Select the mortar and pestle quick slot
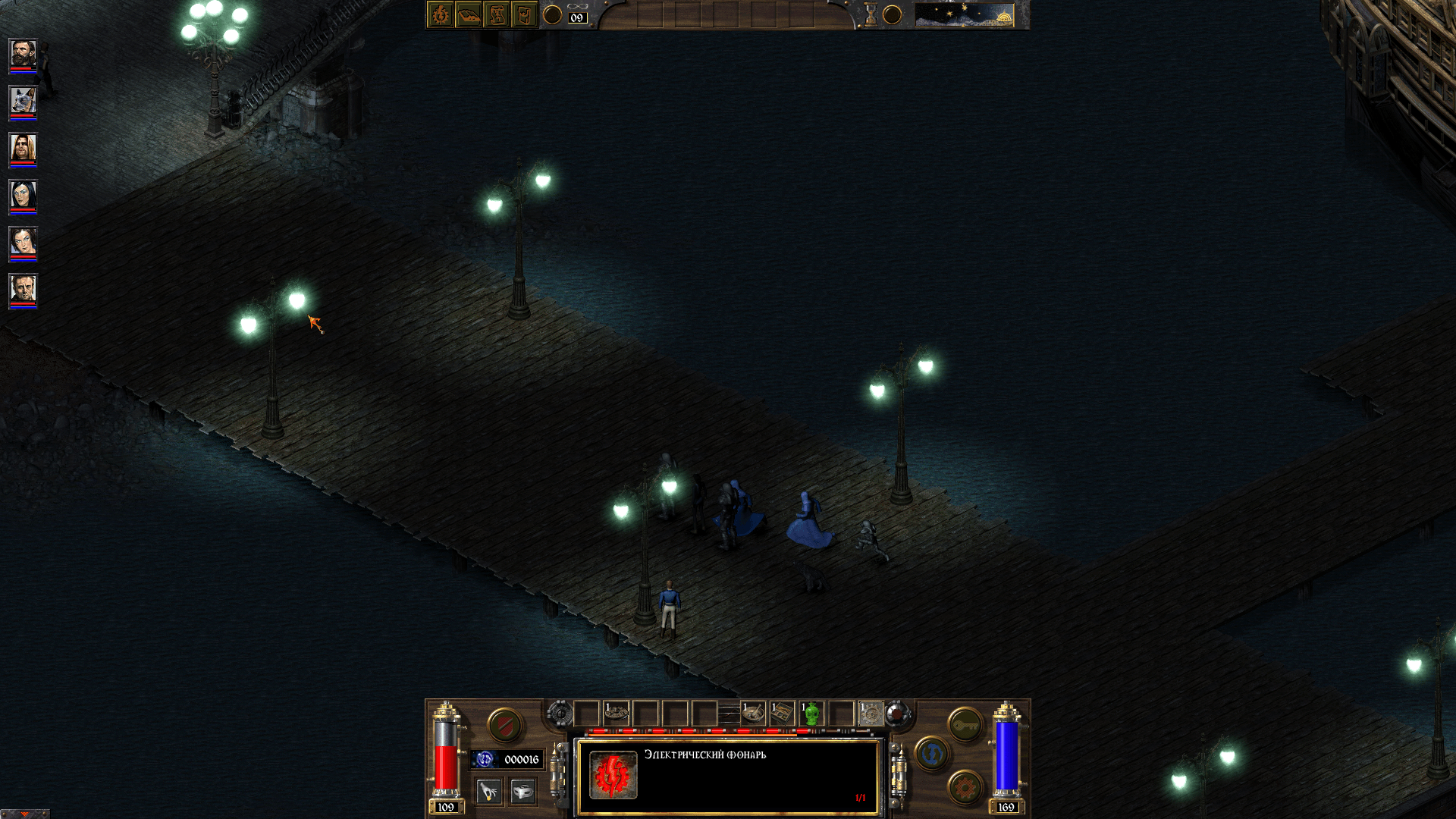The width and height of the screenshot is (1456, 819). 752,712
